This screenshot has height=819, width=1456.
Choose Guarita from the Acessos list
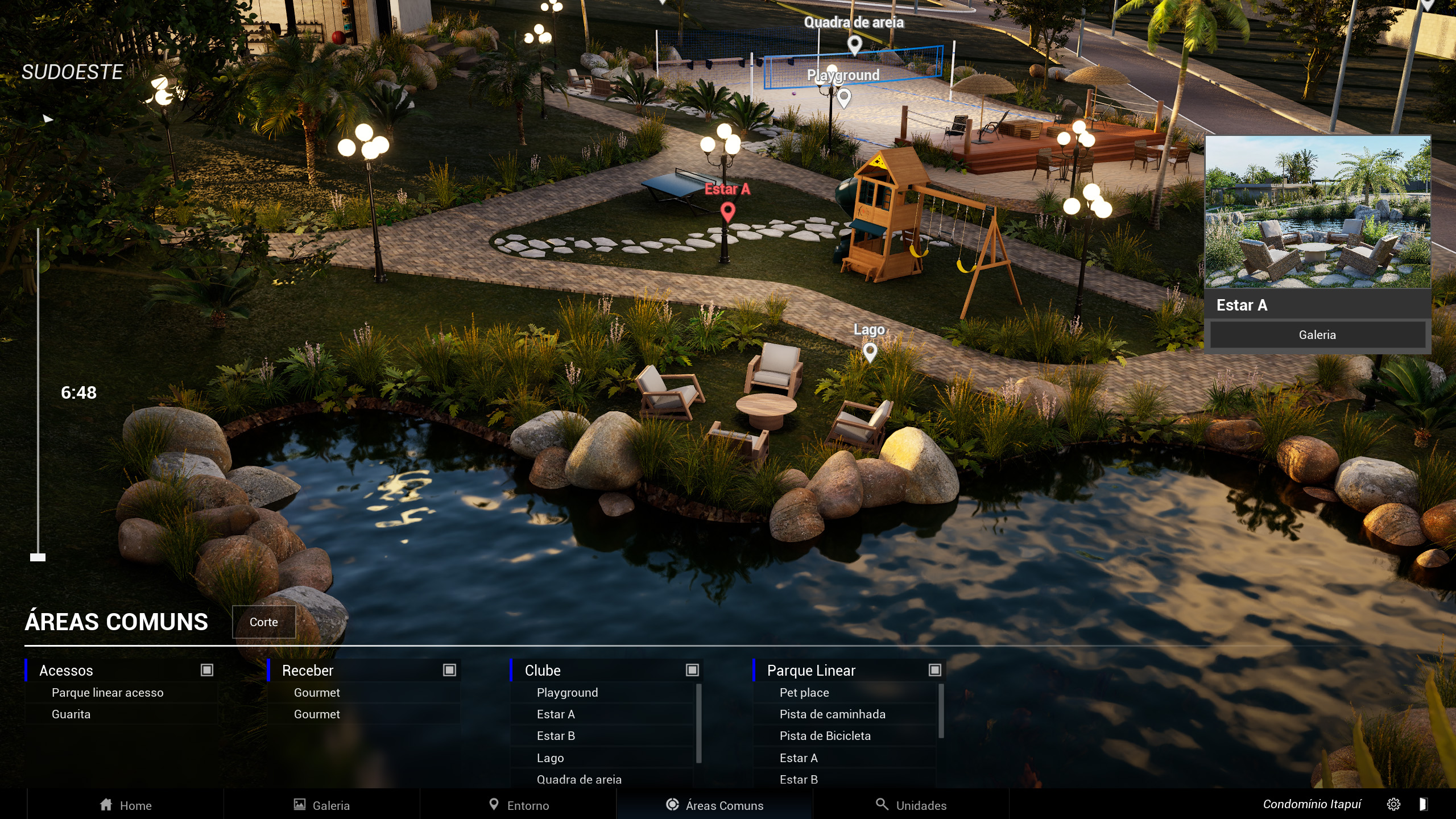(x=71, y=714)
